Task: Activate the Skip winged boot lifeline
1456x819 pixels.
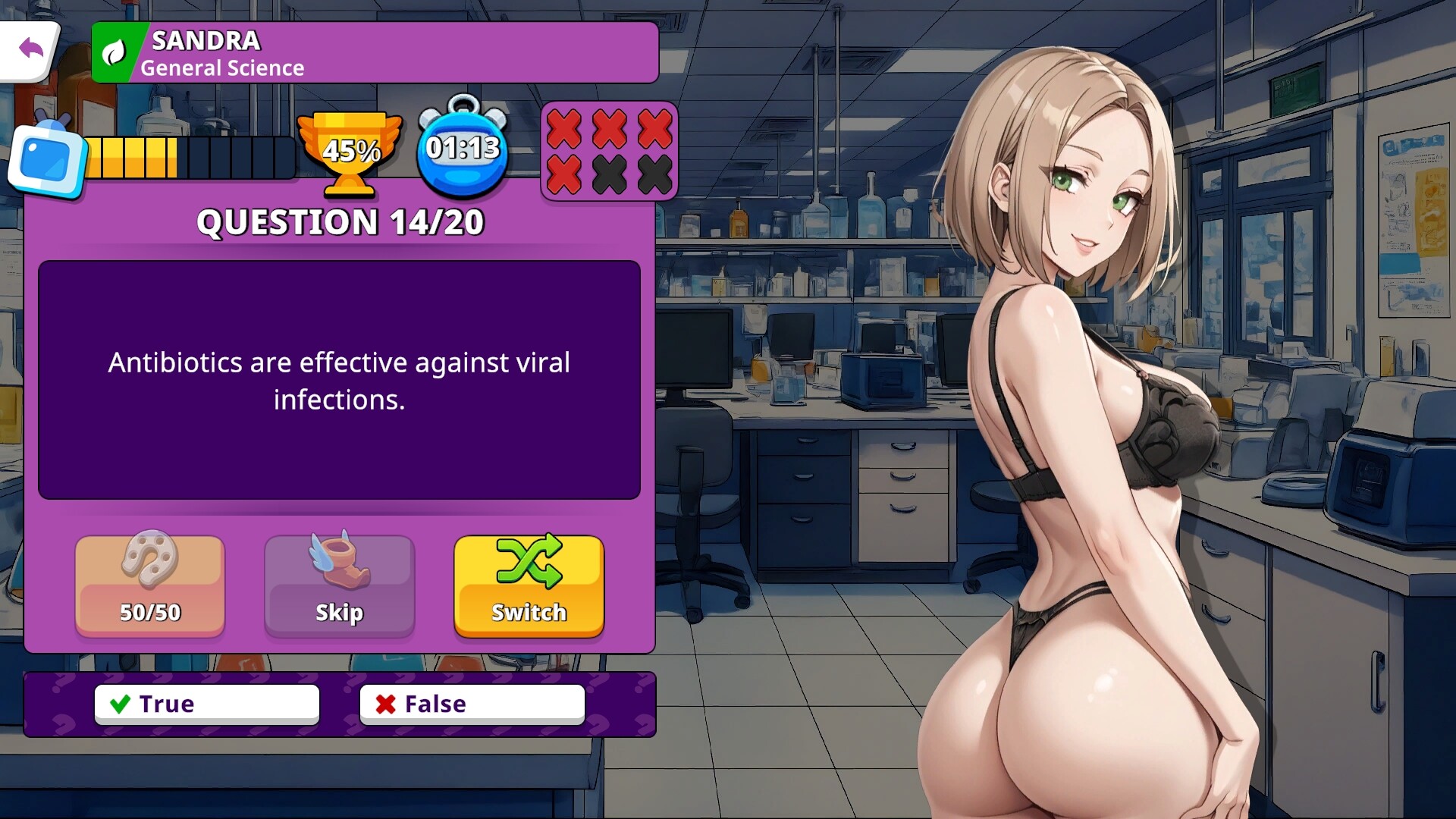Action: coord(339,585)
